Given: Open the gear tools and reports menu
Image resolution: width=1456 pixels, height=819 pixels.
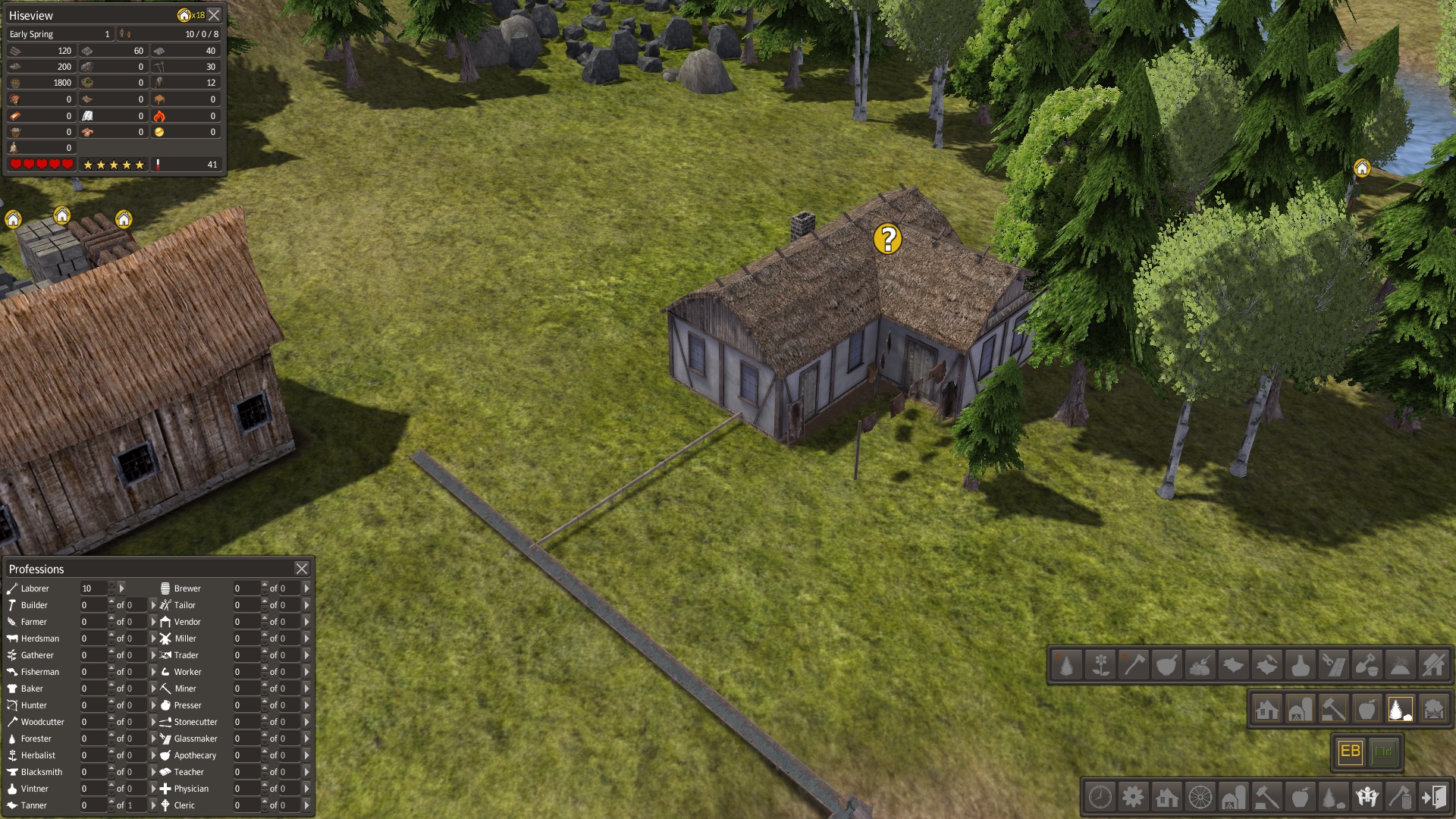Looking at the screenshot, I should 1134,797.
